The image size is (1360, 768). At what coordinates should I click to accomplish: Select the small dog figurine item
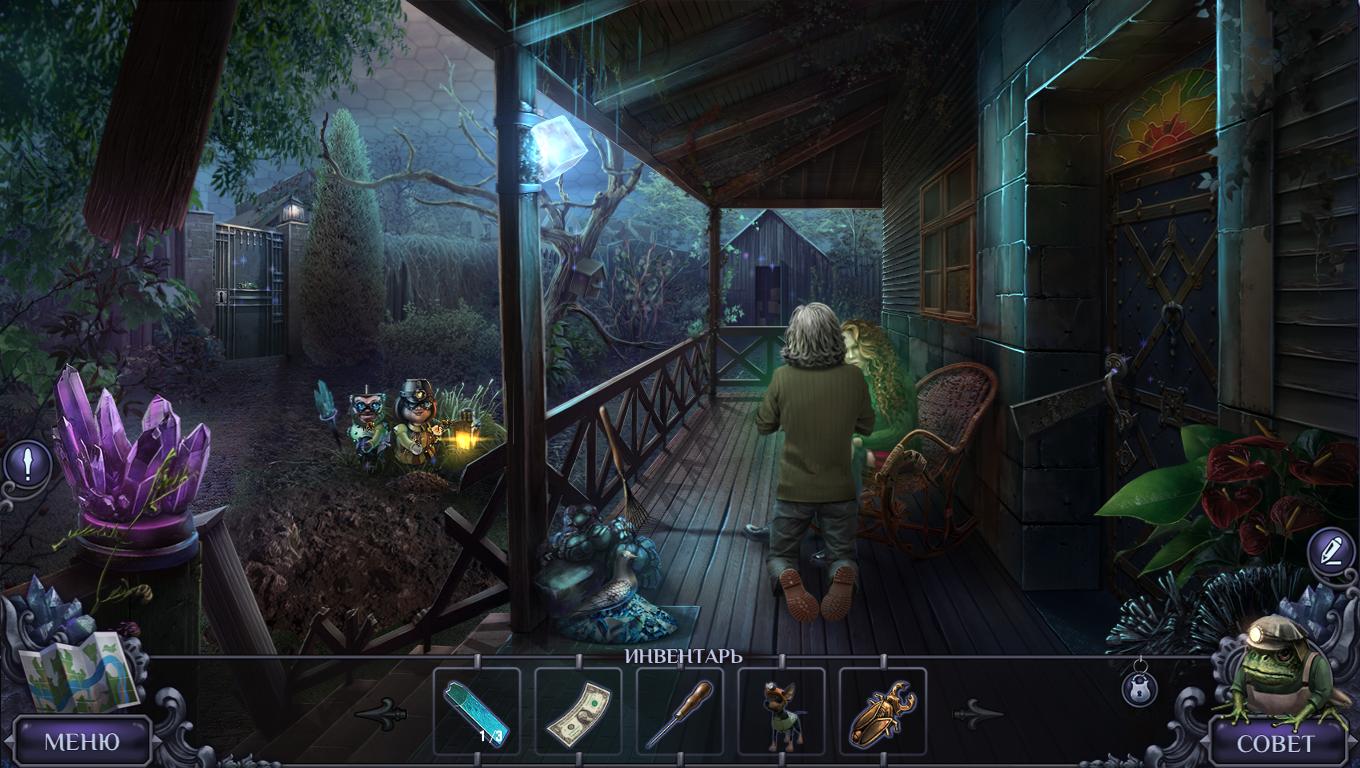click(x=781, y=712)
